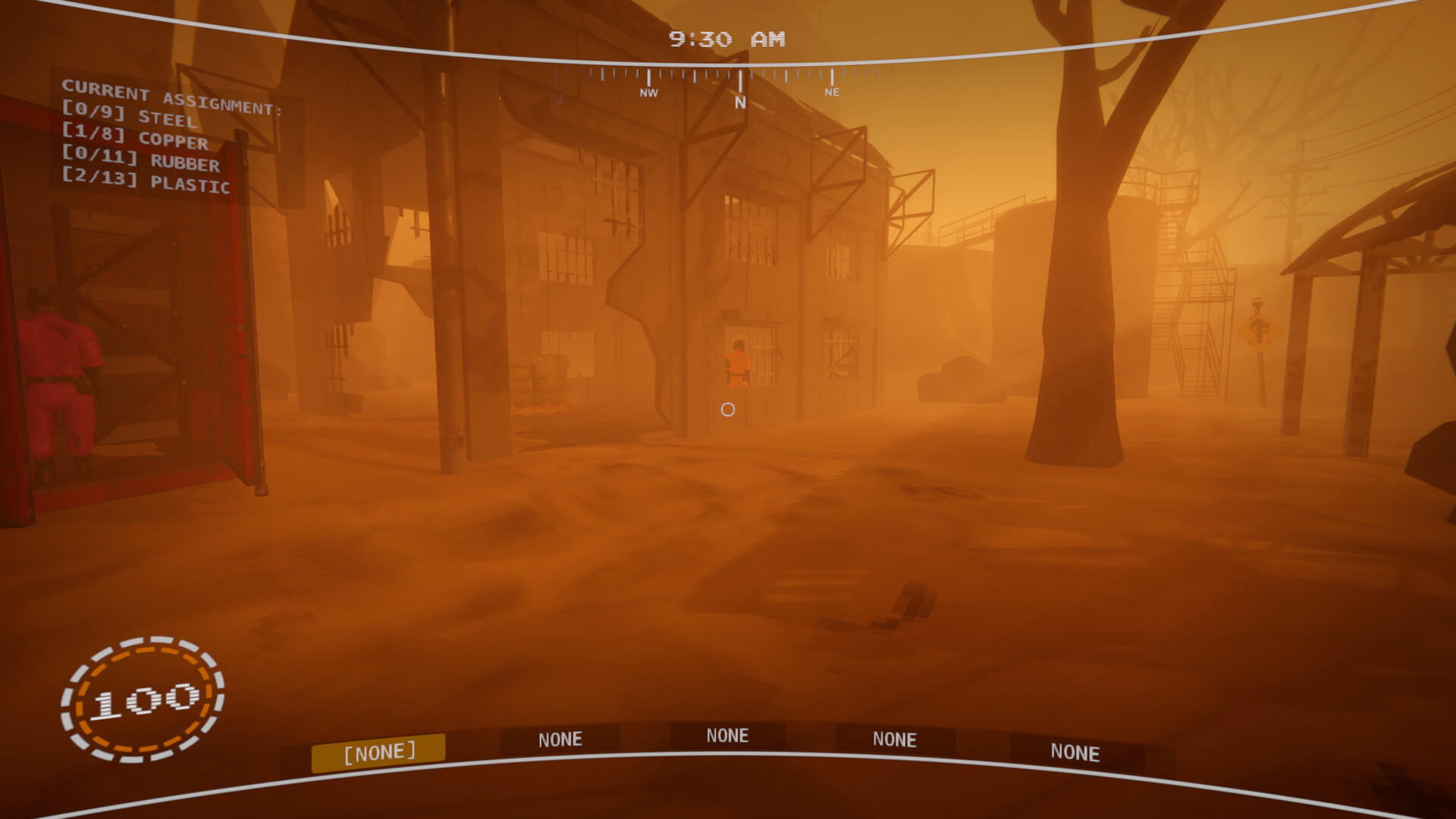Select the second NONE inventory slot
This screenshot has height=819, width=1456.
pyautogui.click(x=560, y=739)
